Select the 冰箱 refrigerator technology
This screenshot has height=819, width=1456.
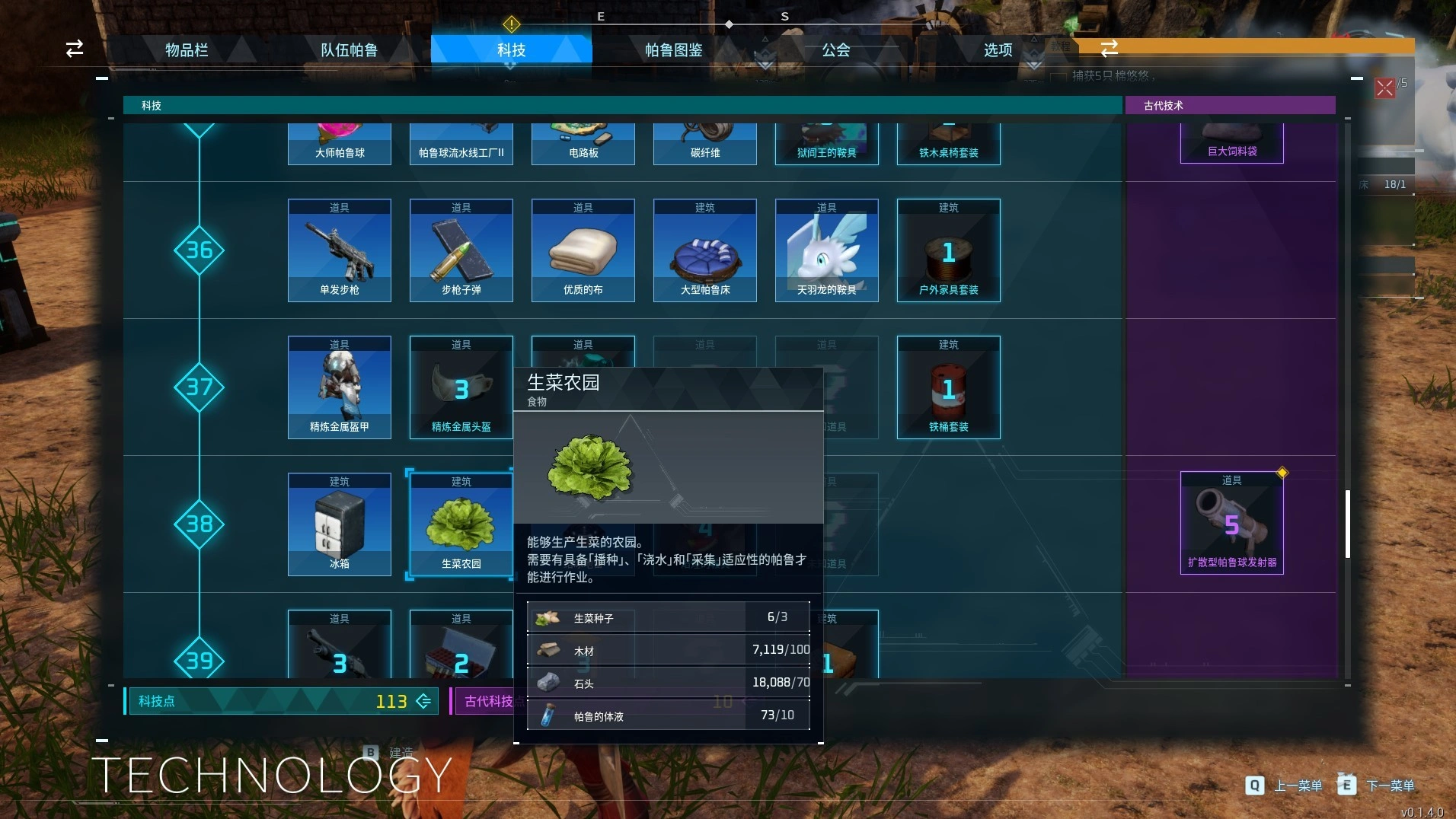coord(340,524)
